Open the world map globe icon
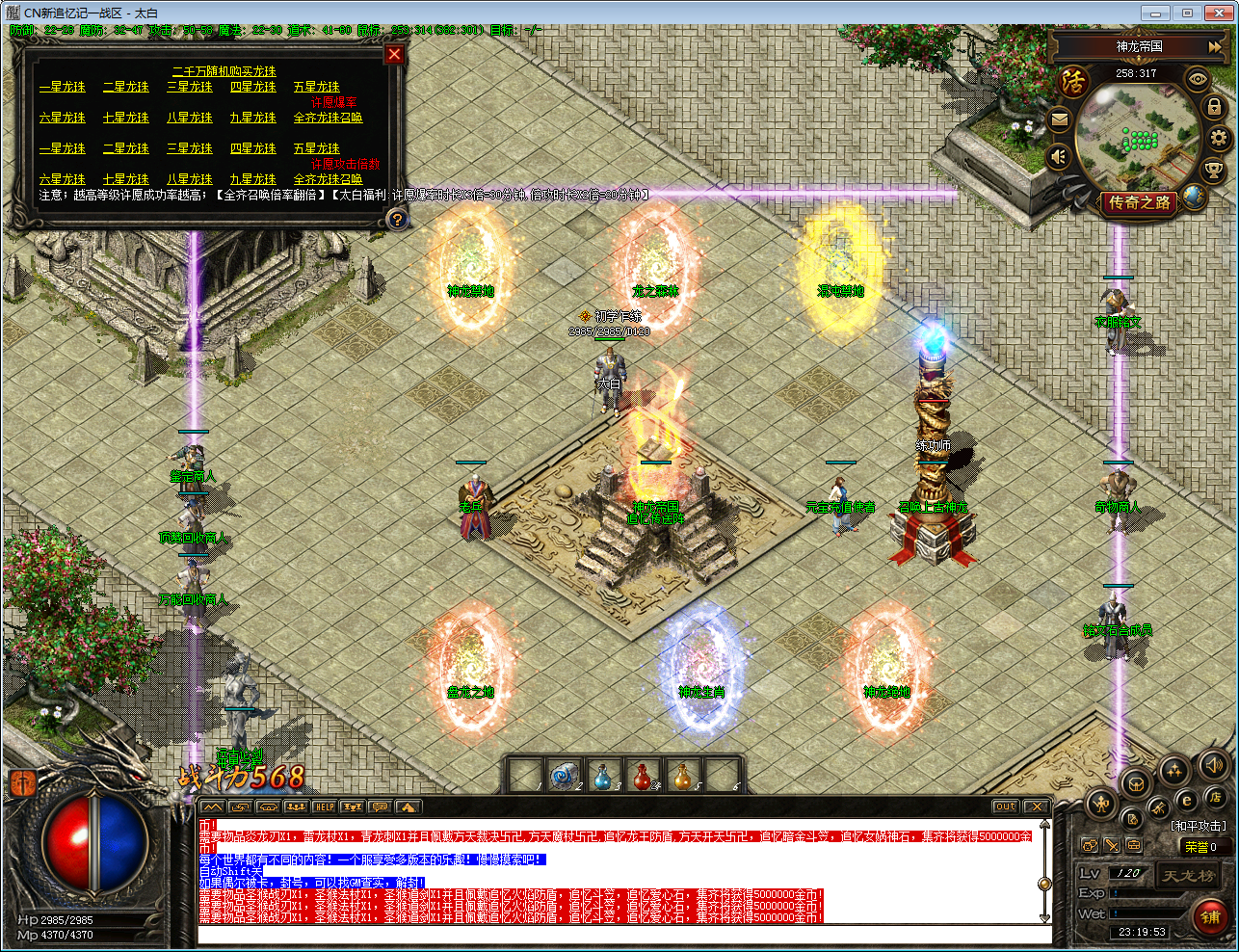The height and width of the screenshot is (952, 1239). pos(1194,196)
